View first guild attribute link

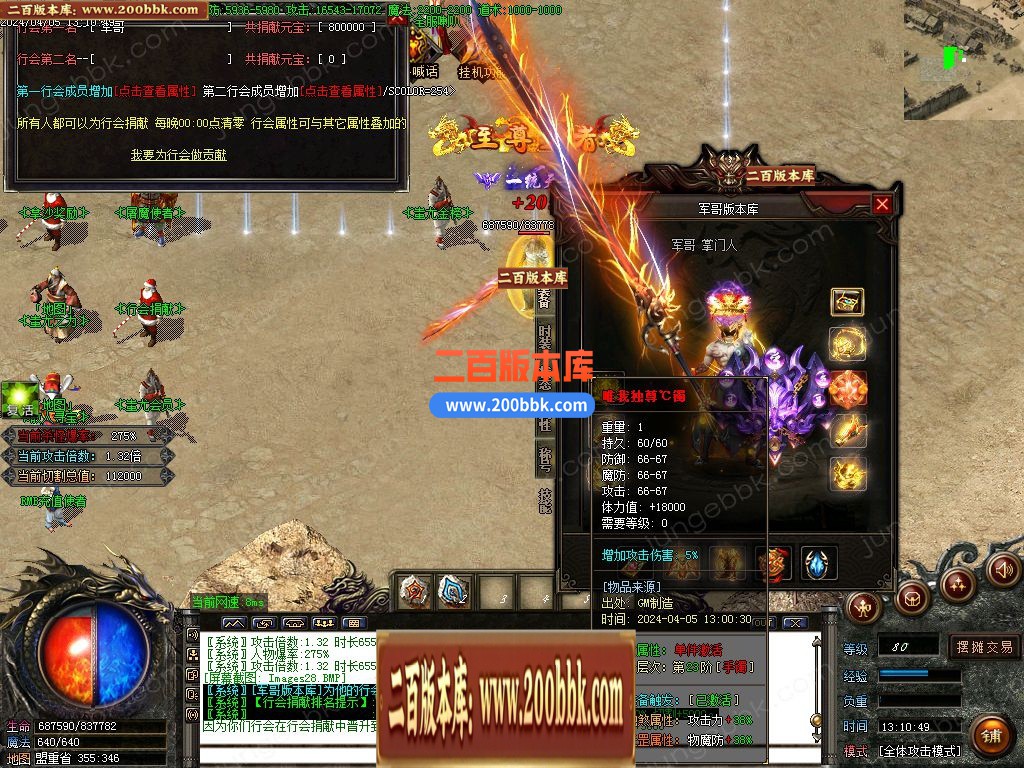[x=153, y=91]
